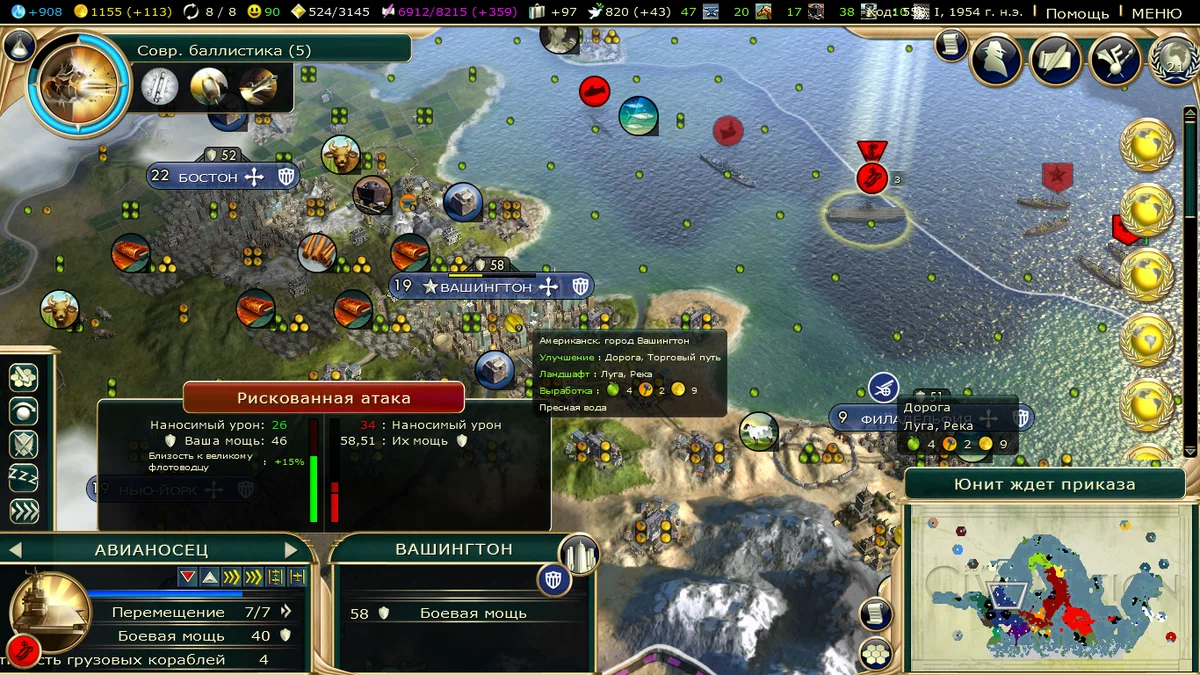Choose the sleep Zzz unit action
1200x675 pixels.
click(23, 478)
